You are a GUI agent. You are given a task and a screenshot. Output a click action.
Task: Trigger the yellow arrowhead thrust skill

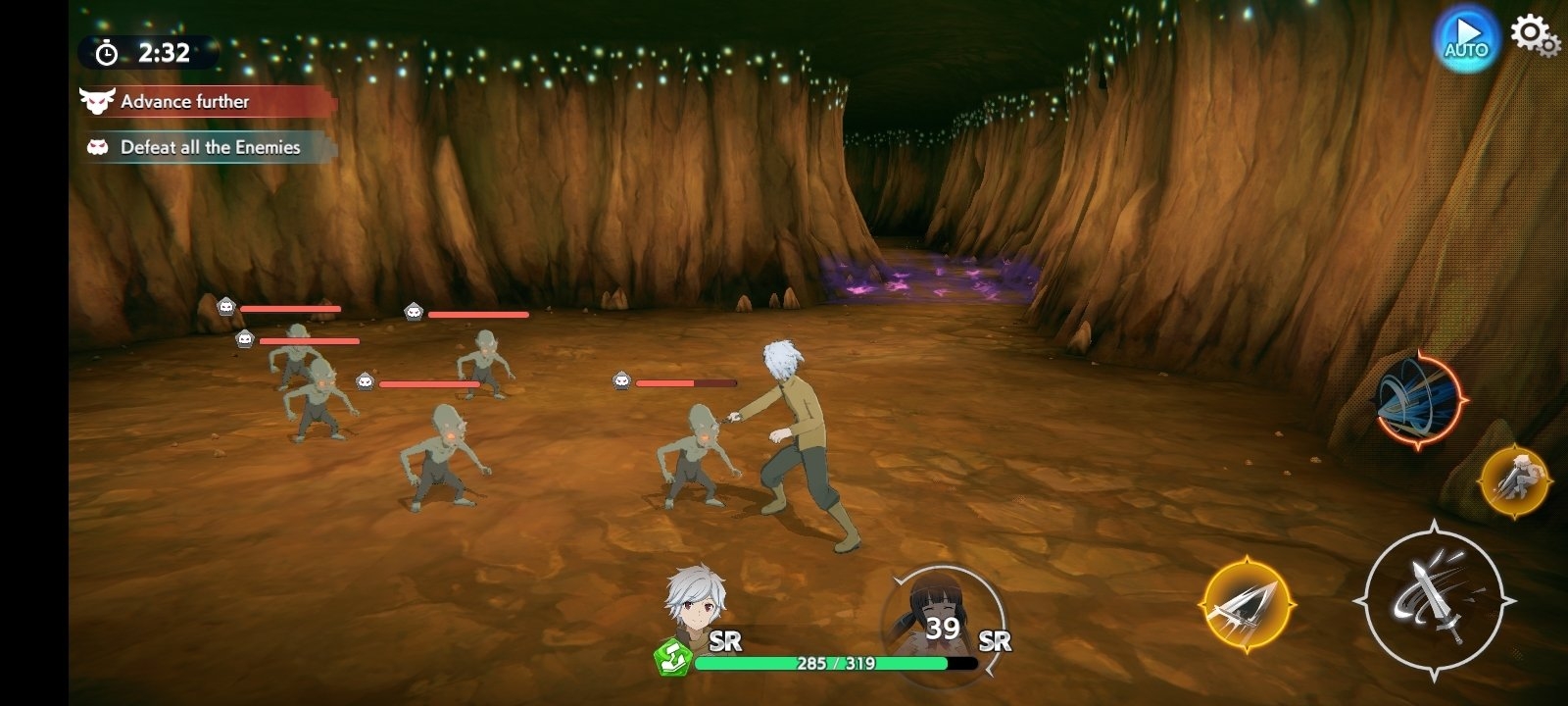(x=1248, y=603)
